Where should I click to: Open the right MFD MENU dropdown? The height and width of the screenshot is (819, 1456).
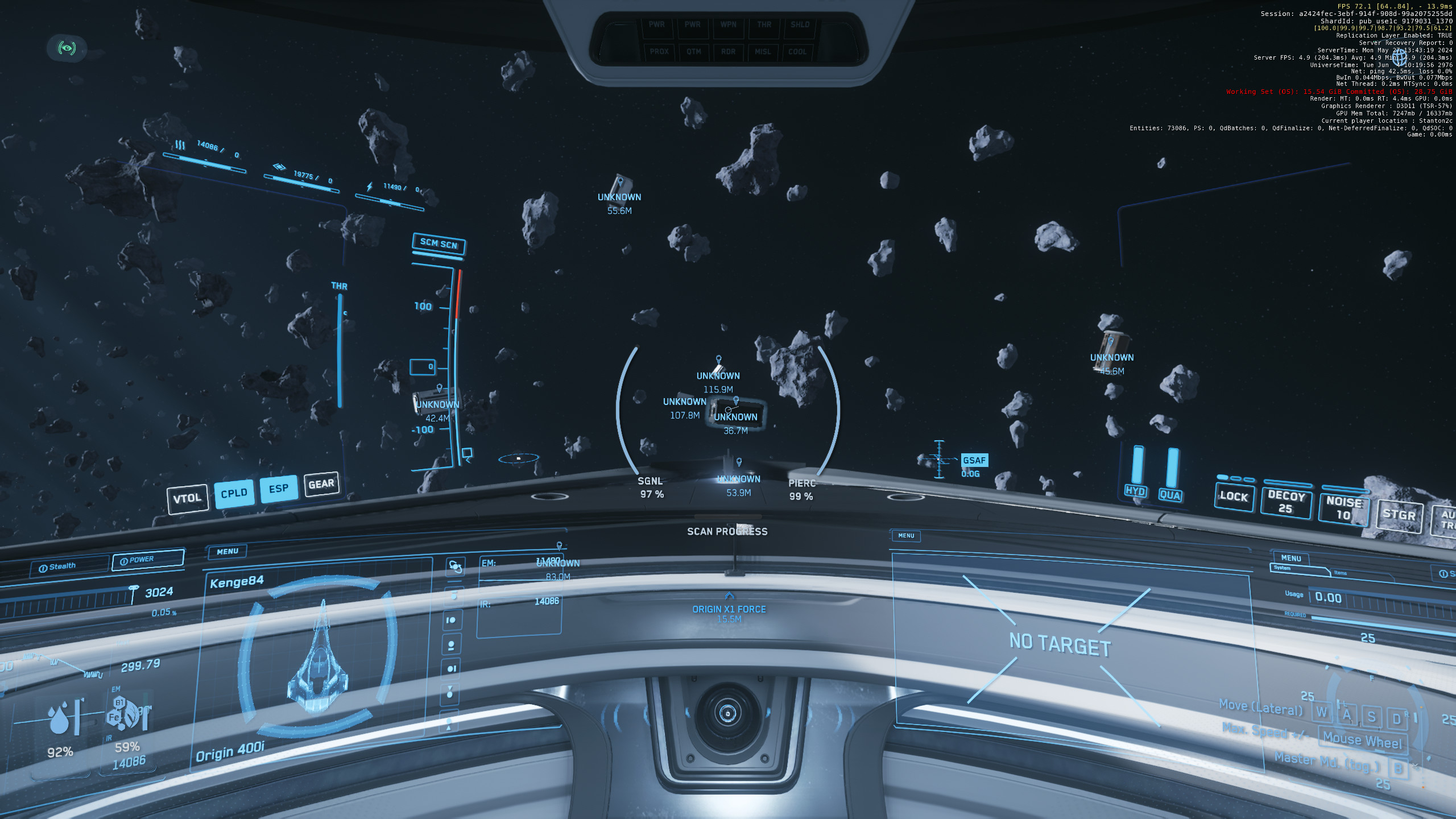1291,560
